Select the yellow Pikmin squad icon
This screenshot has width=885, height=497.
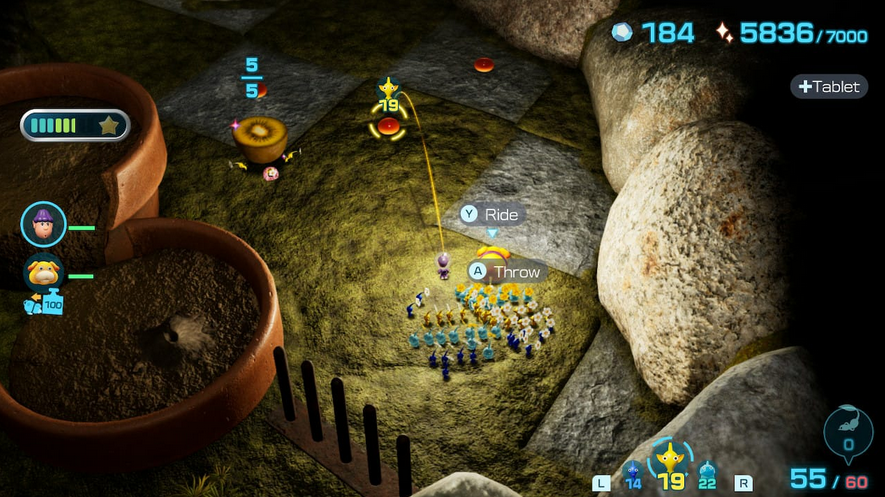point(669,464)
